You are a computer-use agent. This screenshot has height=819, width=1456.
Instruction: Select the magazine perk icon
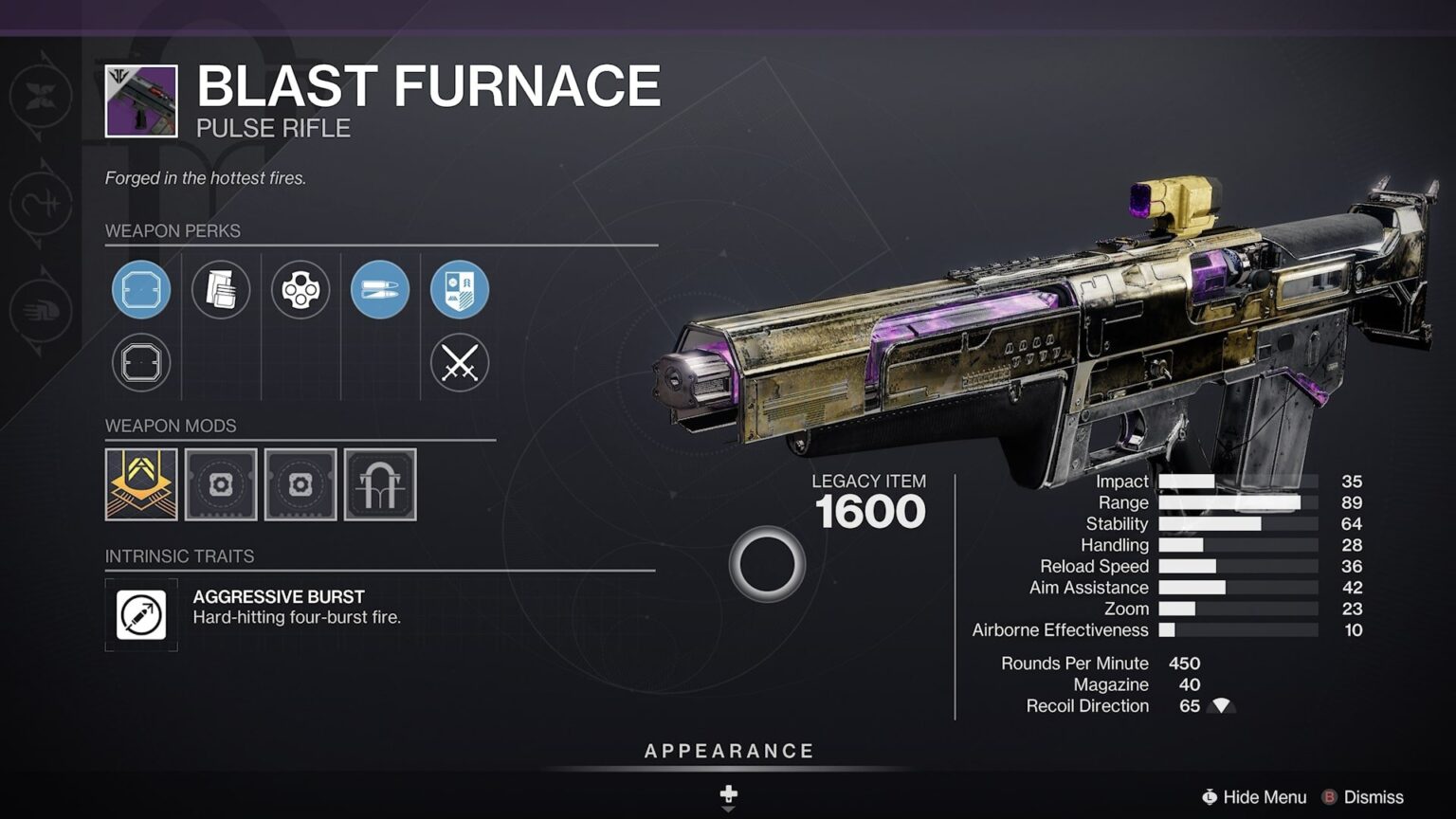click(x=221, y=289)
